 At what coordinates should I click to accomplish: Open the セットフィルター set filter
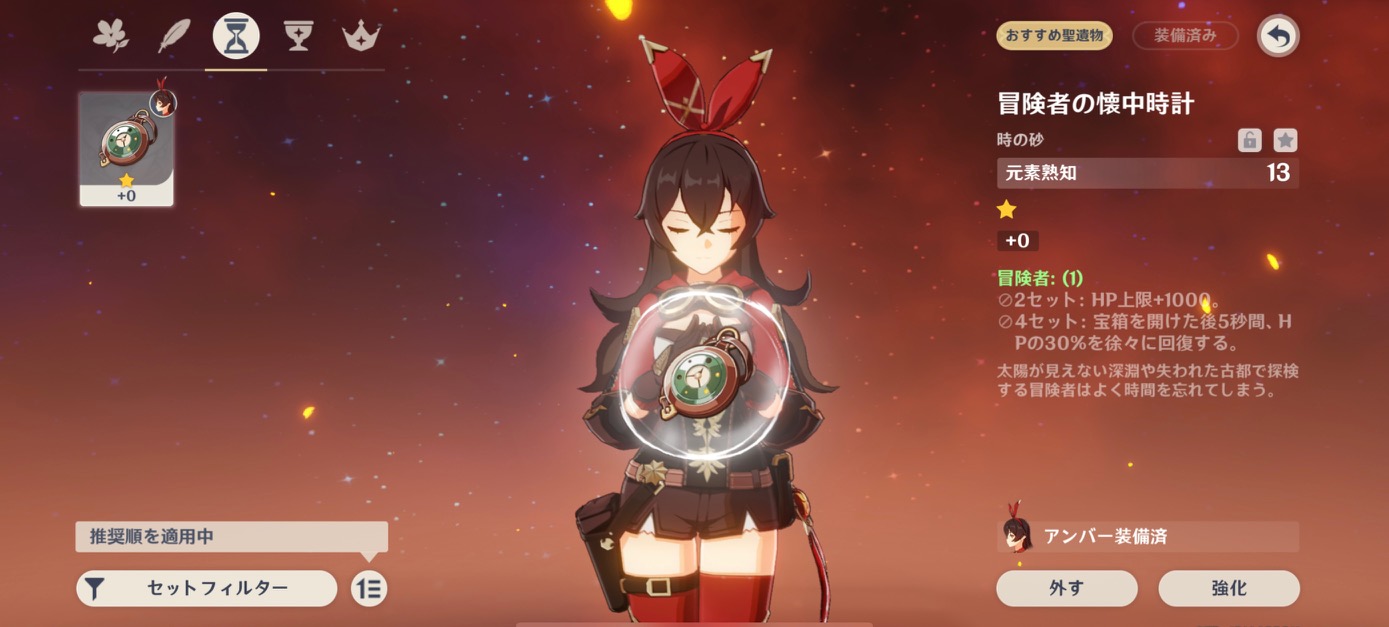207,588
